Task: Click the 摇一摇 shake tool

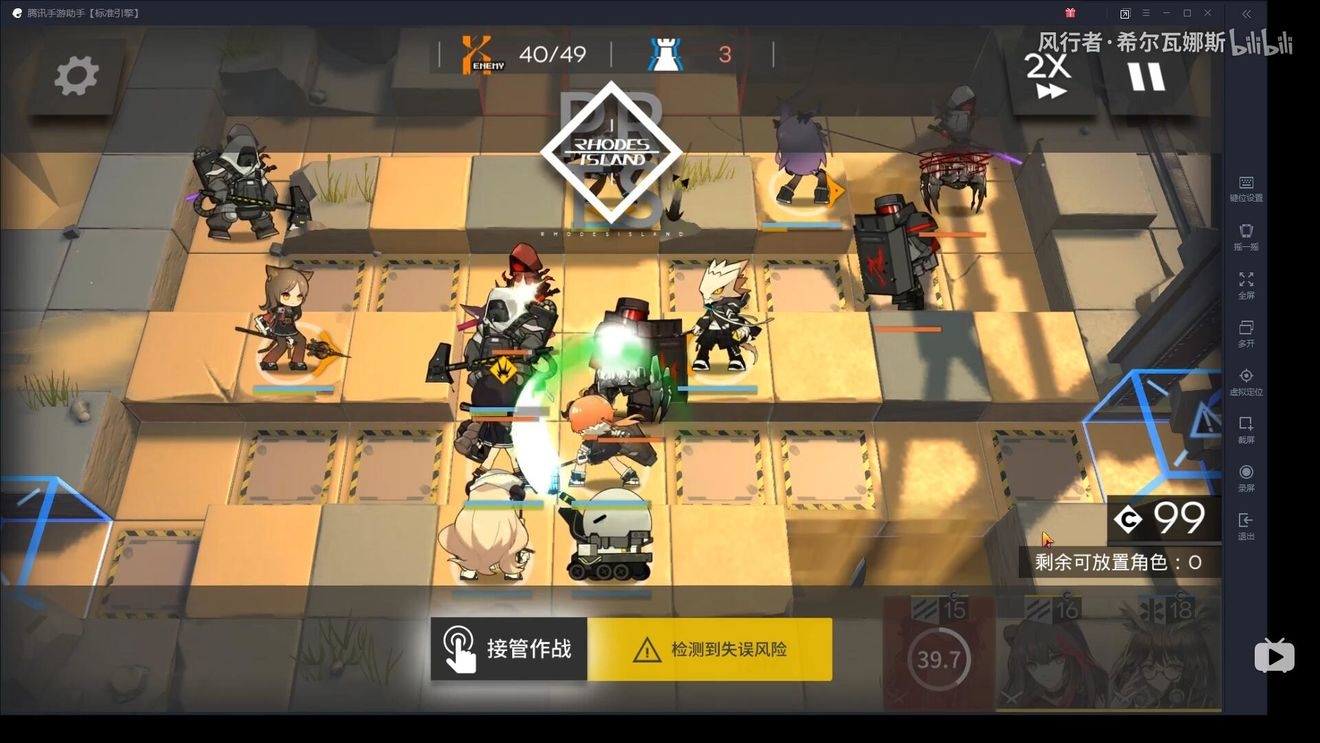Action: pyautogui.click(x=1246, y=237)
